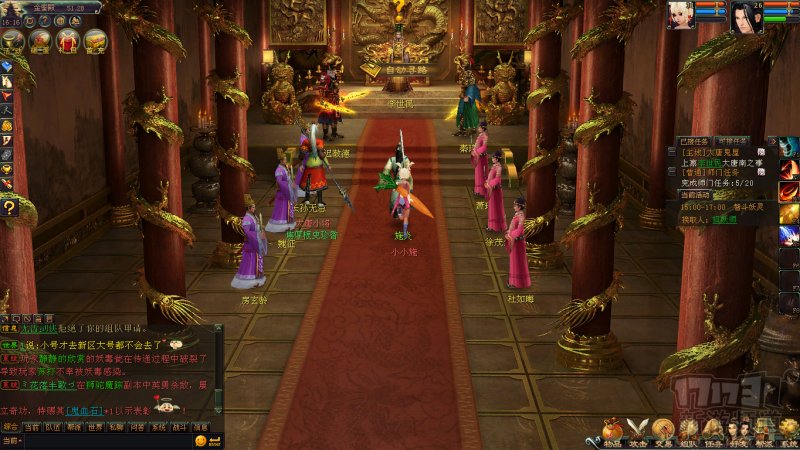Screen dimensions: 800x450
Task: Switch to the 队伍 chat tab
Action: tap(51, 426)
